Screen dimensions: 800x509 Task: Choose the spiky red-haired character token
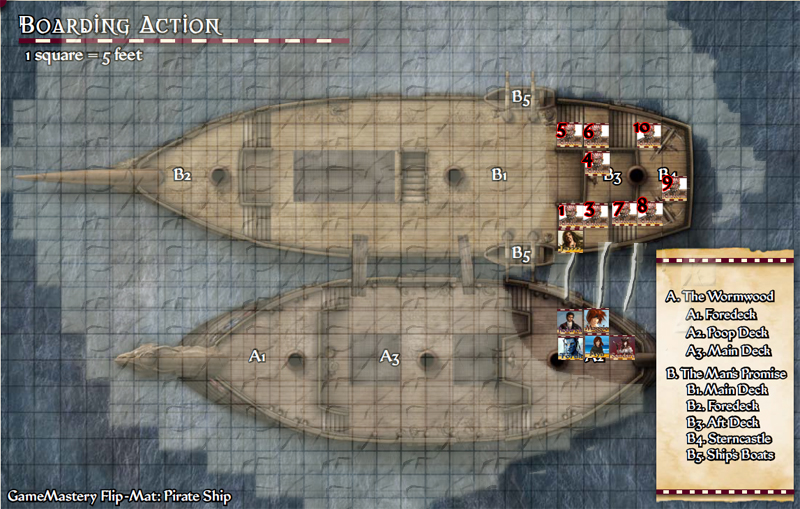pos(597,322)
